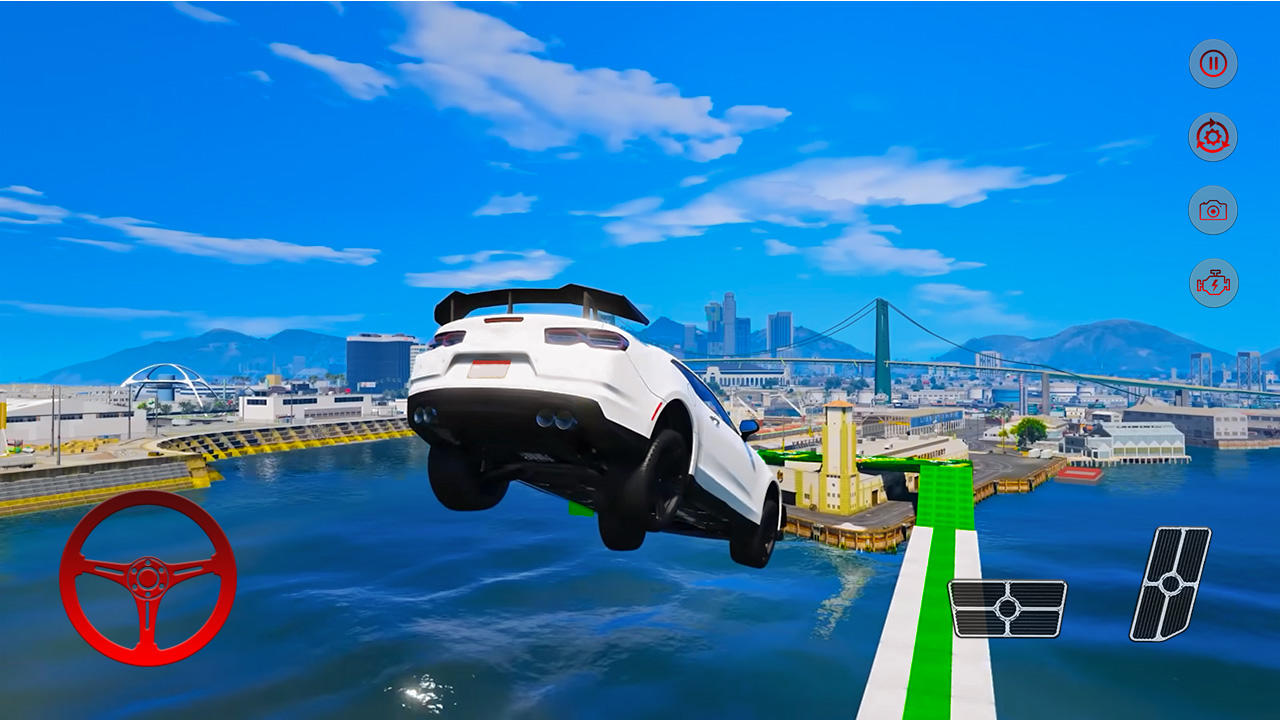This screenshot has height=720, width=1280.
Task: Click the pause icon in top right corner
Action: point(1211,62)
